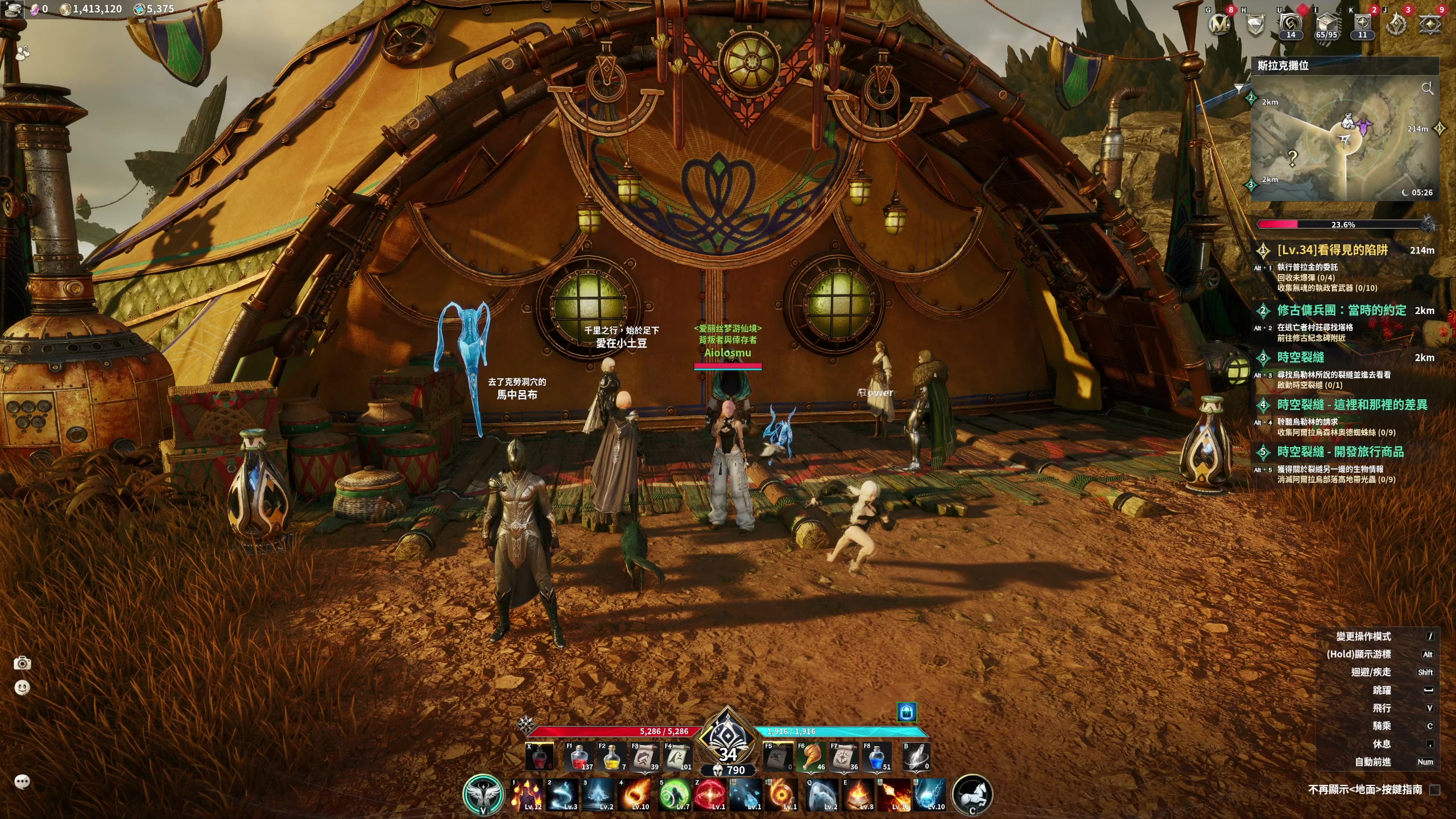
Task: Open the inventory cube icon showing 65/95
Action: pos(1326,24)
